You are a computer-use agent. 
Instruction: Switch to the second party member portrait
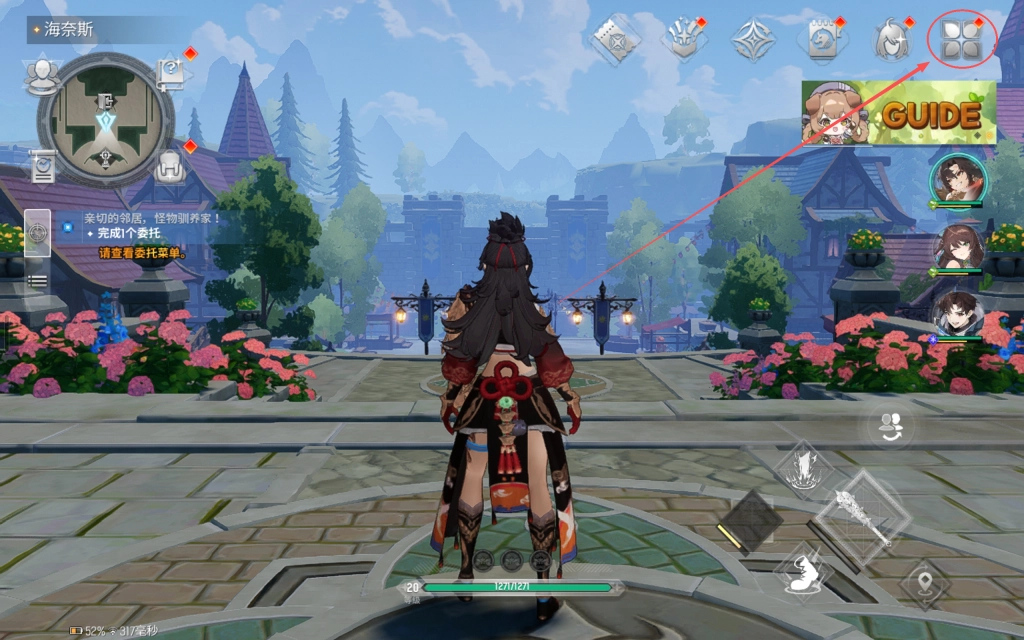pyautogui.click(x=958, y=247)
